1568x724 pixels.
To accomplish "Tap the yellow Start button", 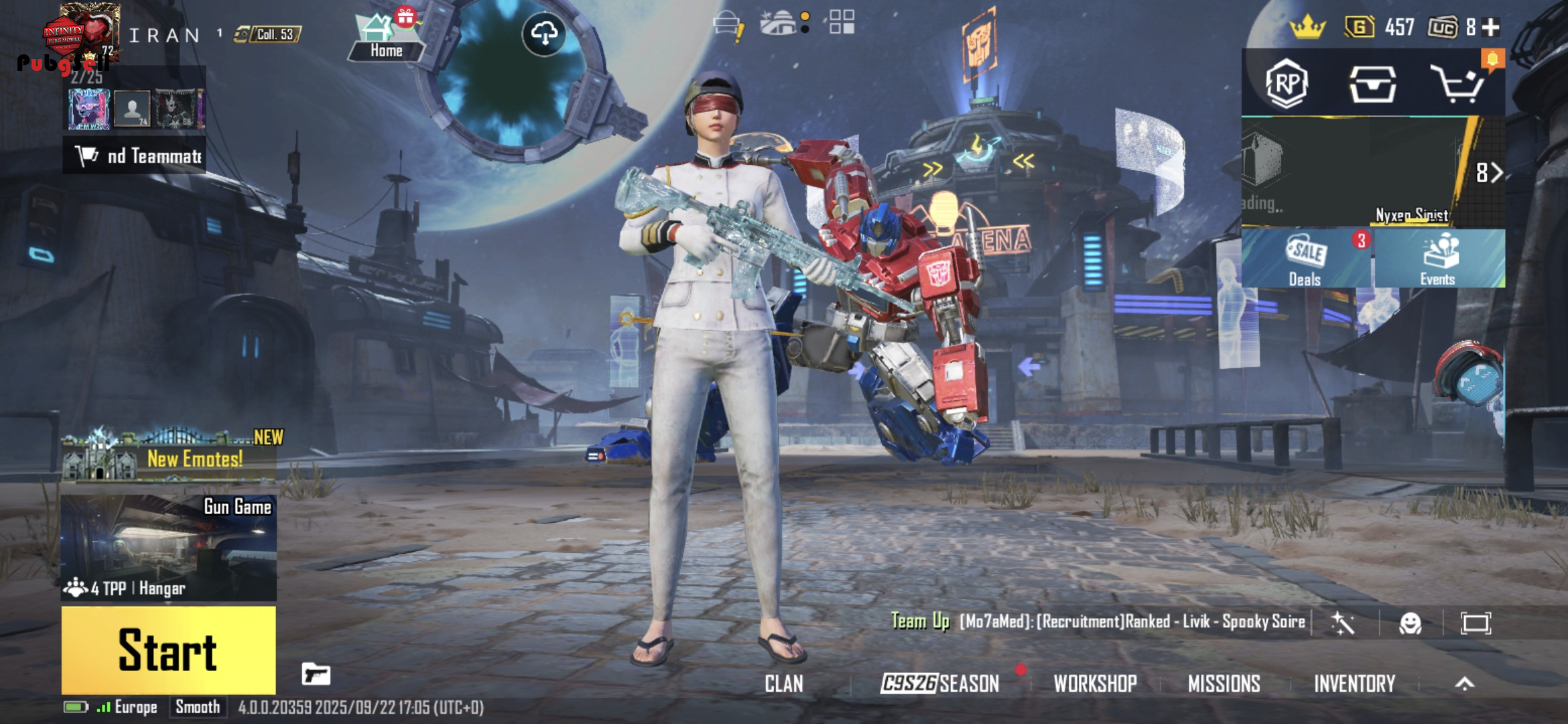I will tap(168, 650).
